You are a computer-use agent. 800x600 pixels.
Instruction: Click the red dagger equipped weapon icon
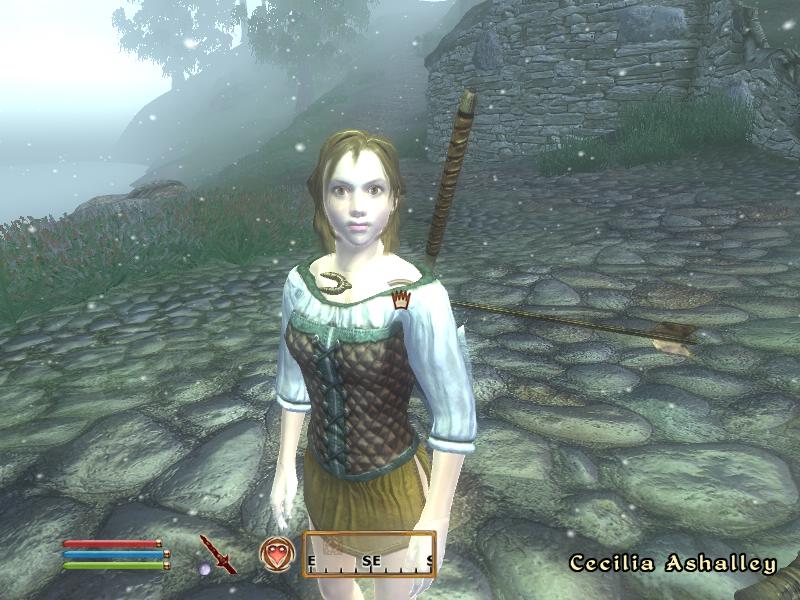click(x=217, y=553)
